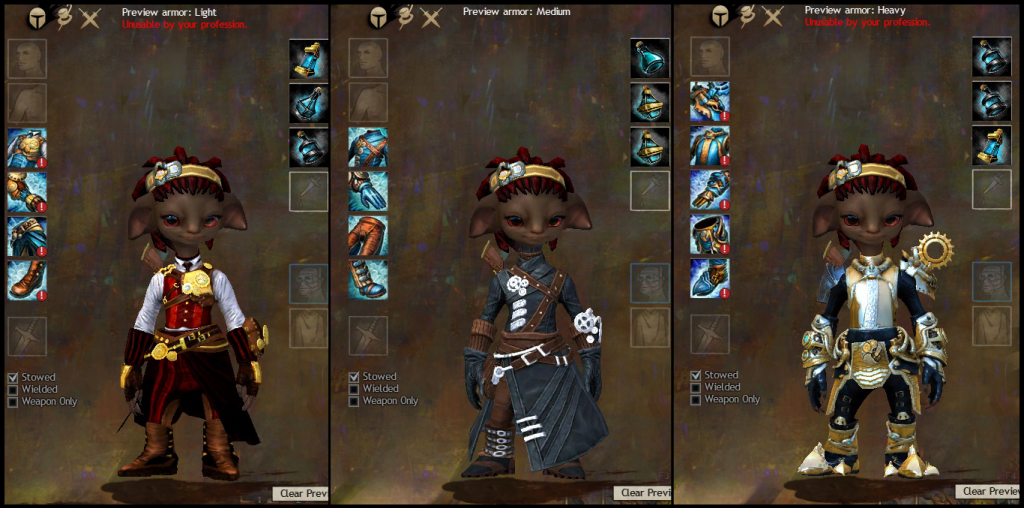The height and width of the screenshot is (508, 1024).
Task: Pick the Medium armor boots slot
Action: point(368,278)
